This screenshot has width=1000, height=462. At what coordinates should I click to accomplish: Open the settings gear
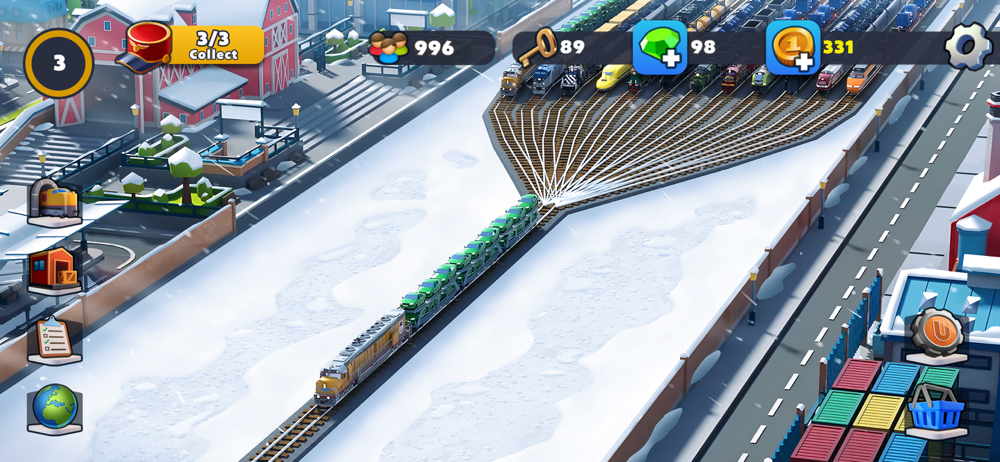[967, 46]
